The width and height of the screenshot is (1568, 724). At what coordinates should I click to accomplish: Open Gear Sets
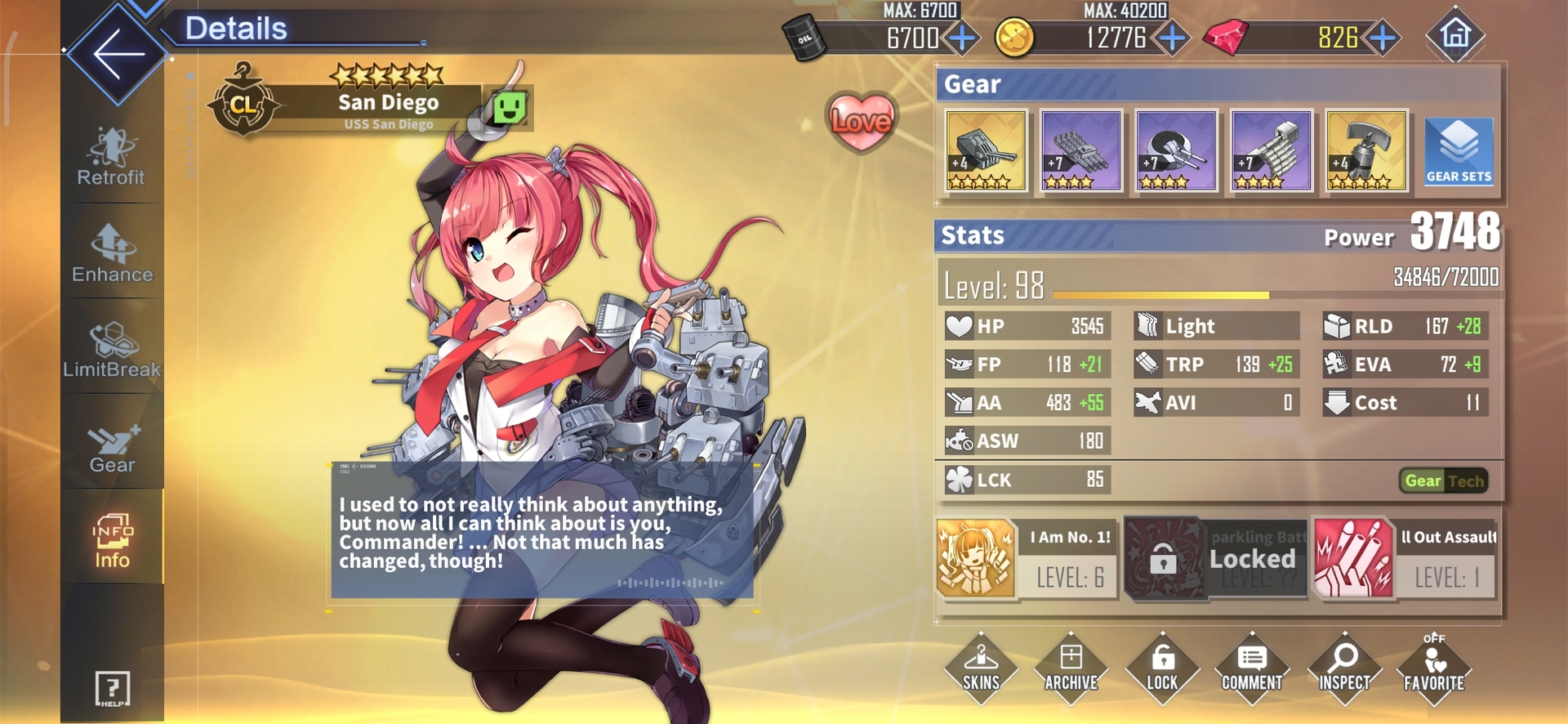click(1459, 151)
